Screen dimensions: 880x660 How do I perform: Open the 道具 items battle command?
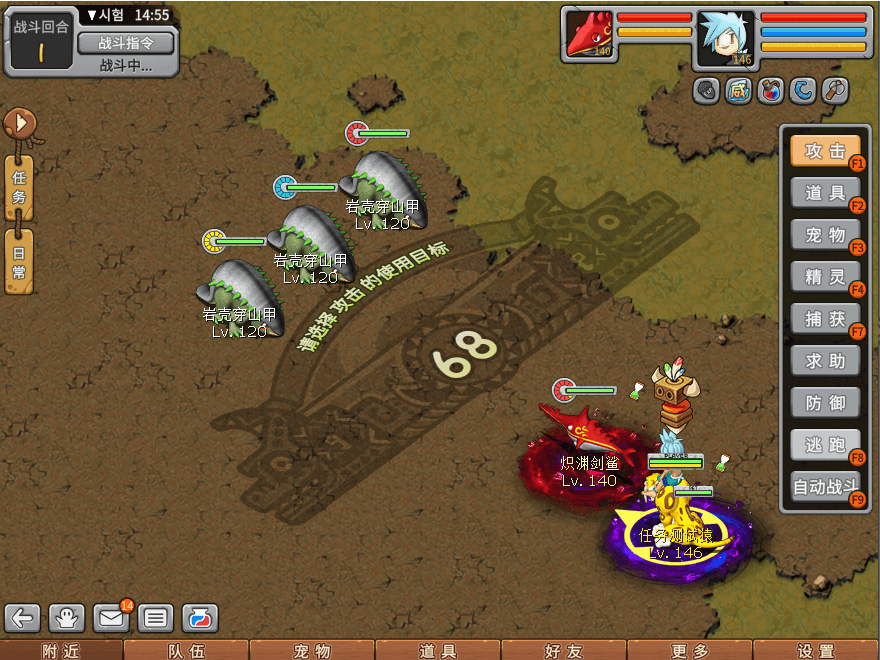point(825,193)
